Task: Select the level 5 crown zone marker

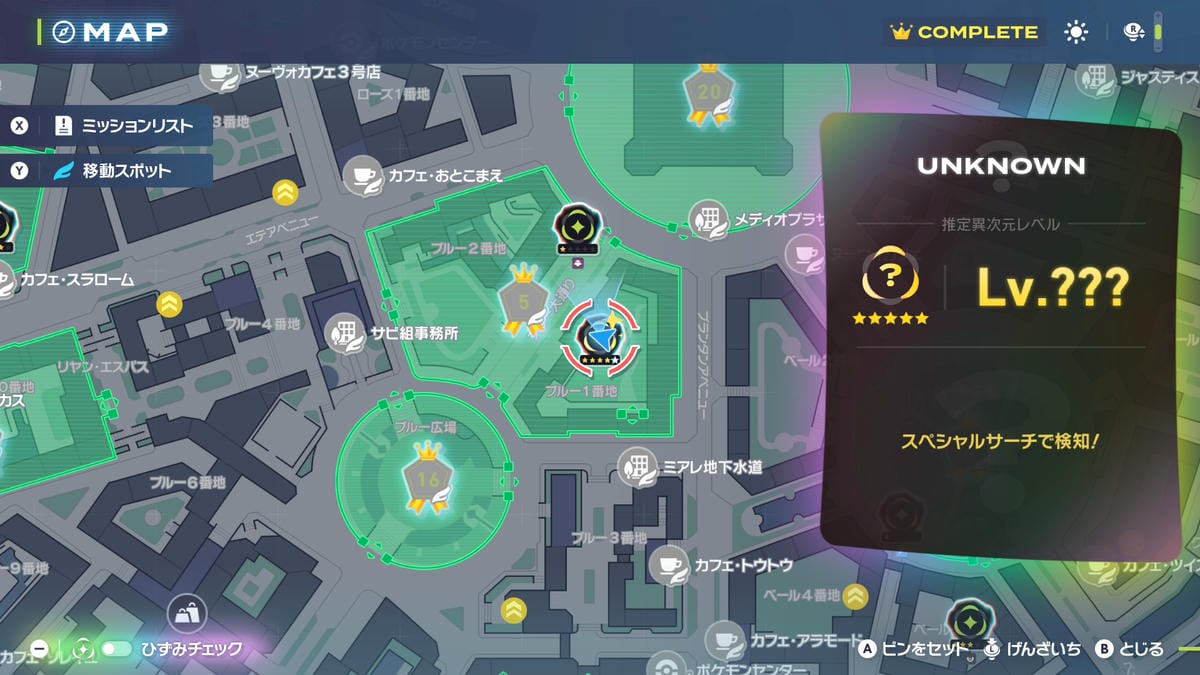Action: [x=524, y=299]
